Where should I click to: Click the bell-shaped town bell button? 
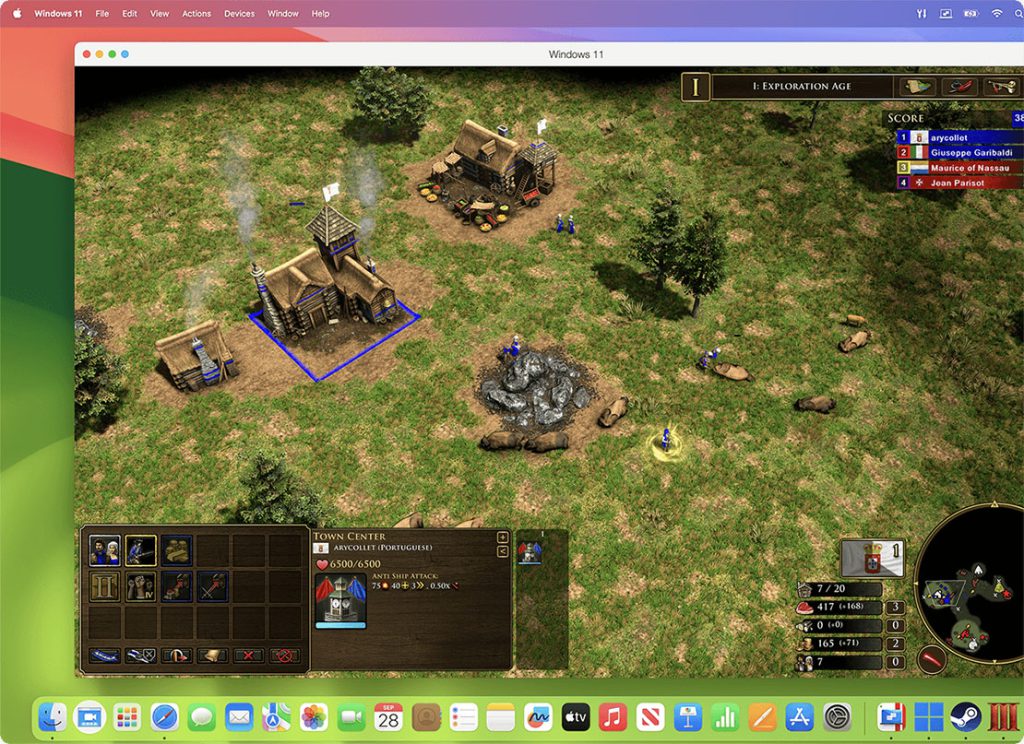[x=212, y=656]
